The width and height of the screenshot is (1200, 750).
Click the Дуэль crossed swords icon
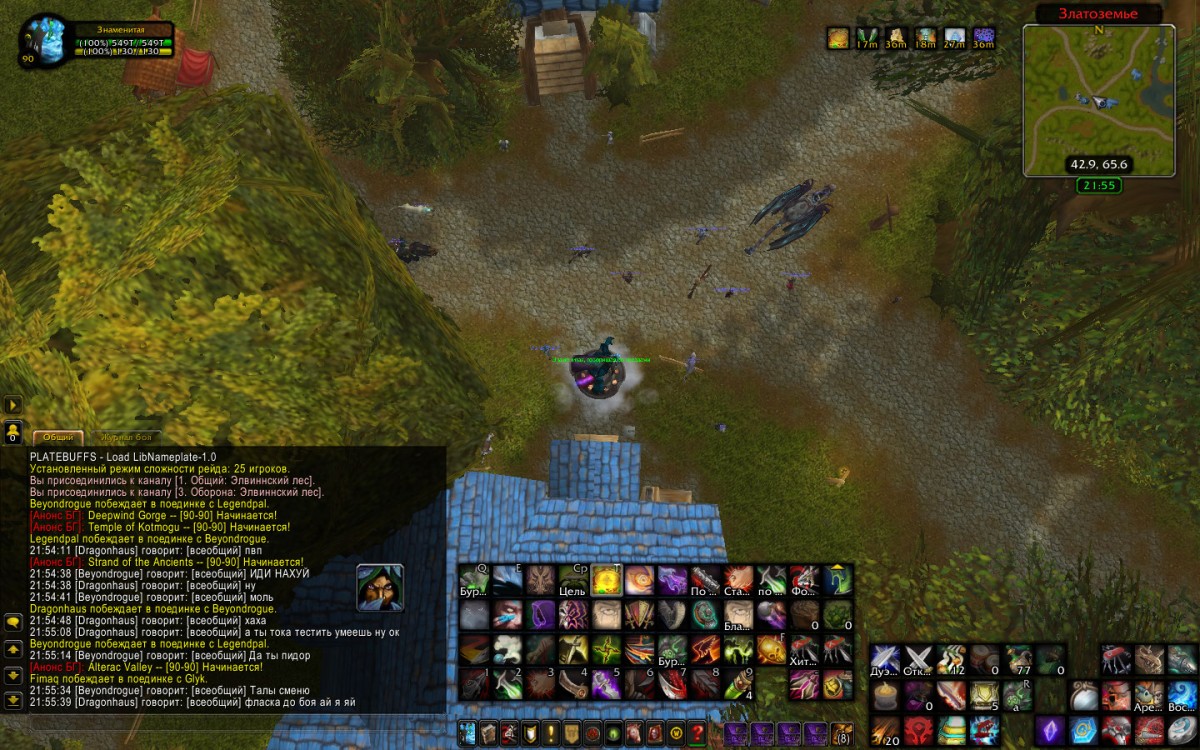pyautogui.click(x=884, y=660)
